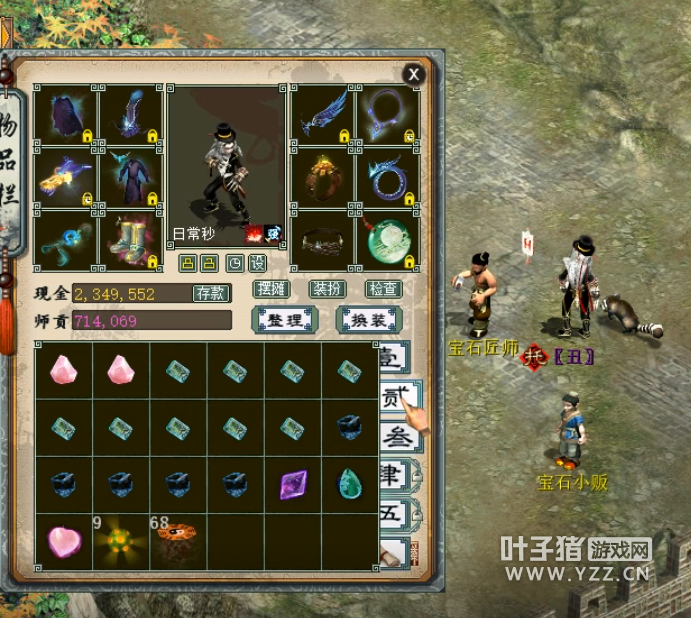Open locked bag page 五
The width and height of the screenshot is (691, 618).
coord(396,514)
